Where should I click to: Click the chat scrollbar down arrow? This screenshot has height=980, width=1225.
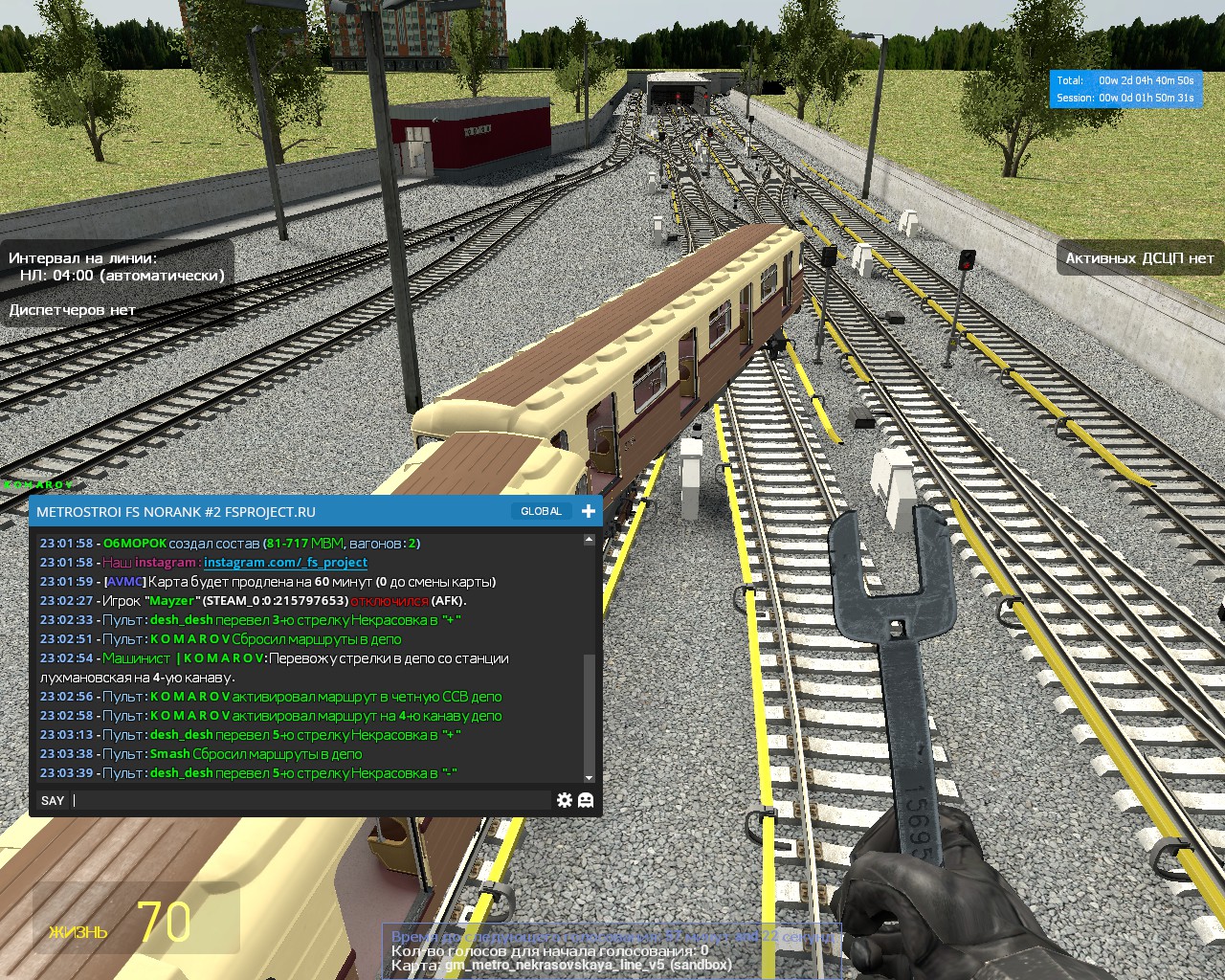click(x=589, y=777)
